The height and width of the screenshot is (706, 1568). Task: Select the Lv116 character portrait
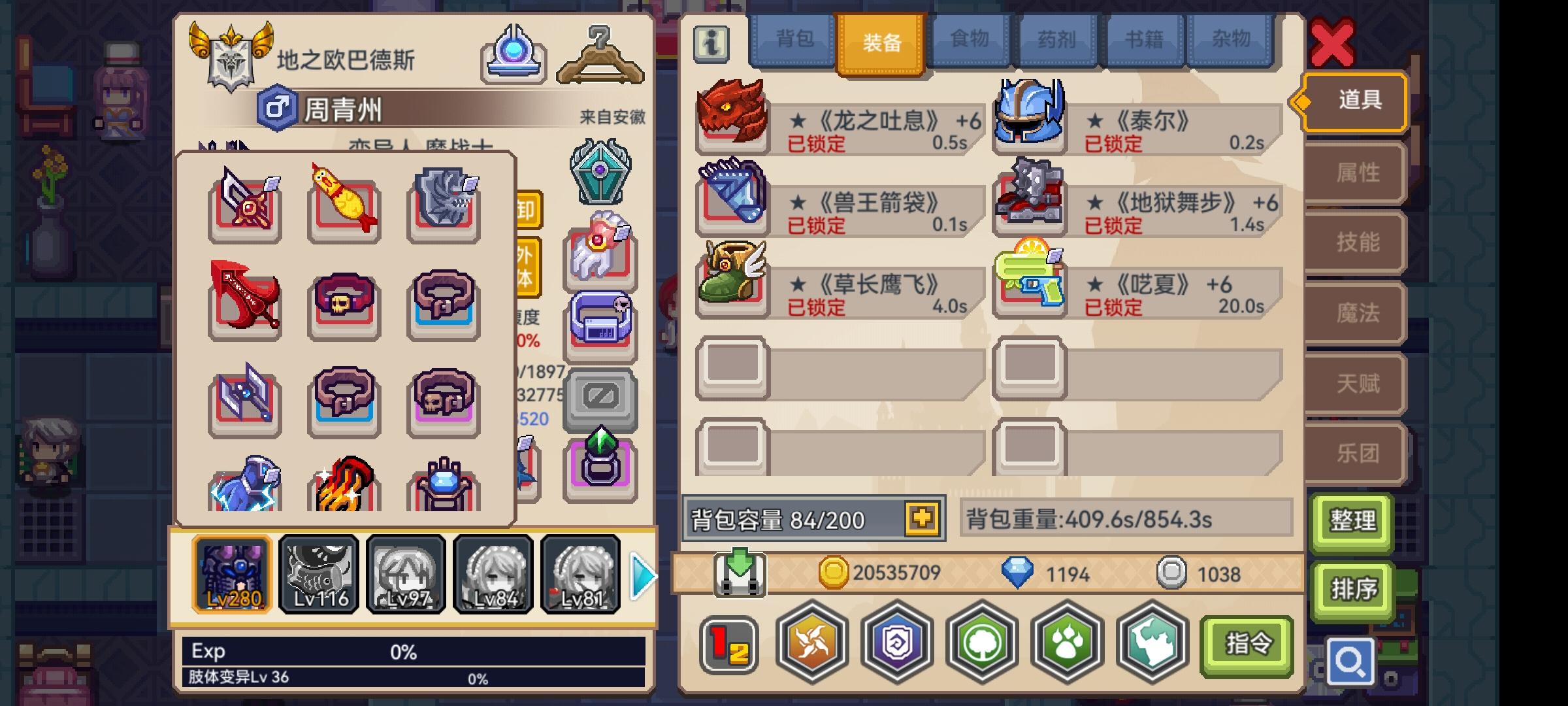coord(319,574)
